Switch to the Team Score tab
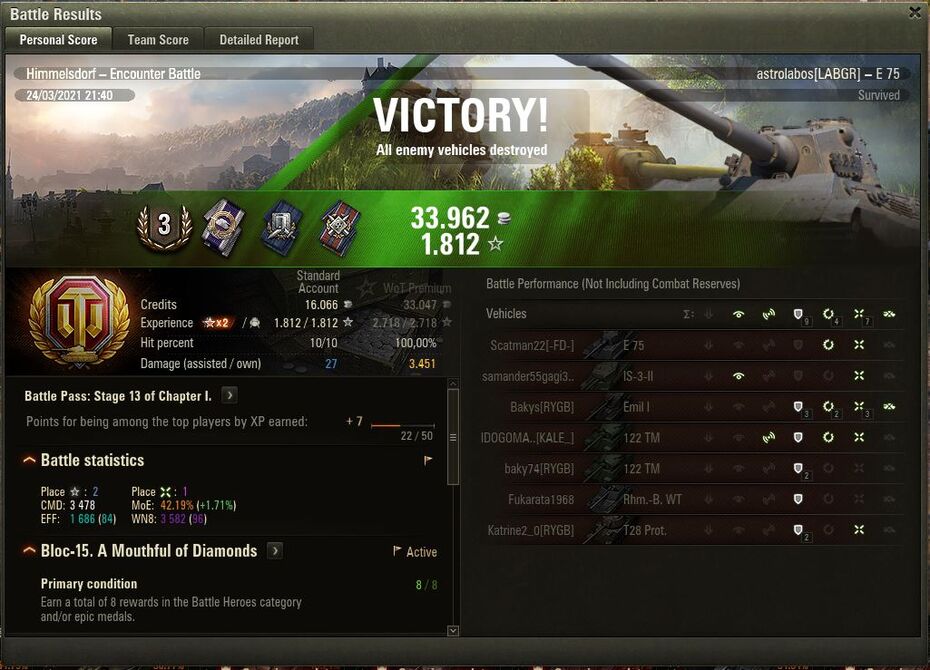 pos(158,40)
